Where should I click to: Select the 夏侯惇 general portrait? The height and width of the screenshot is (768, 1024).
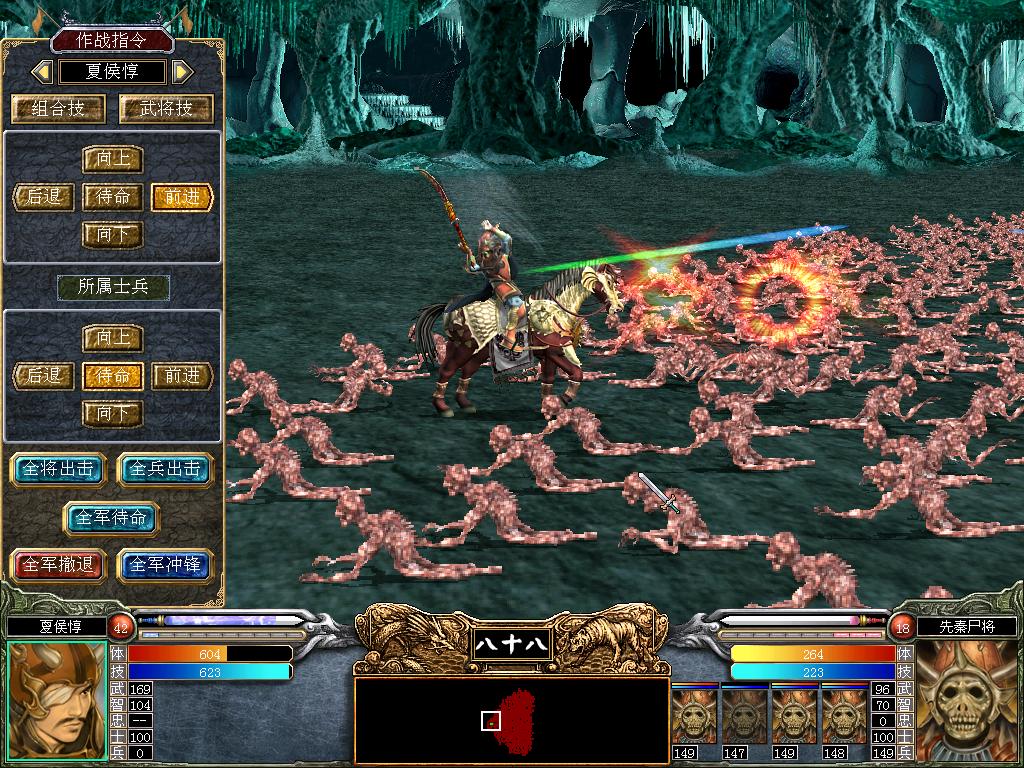click(55, 702)
